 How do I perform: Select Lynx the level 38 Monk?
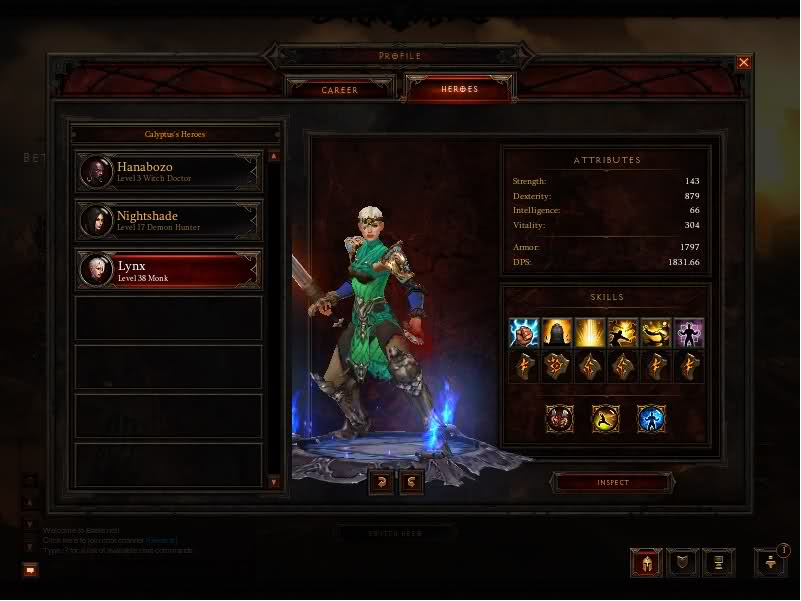(x=168, y=269)
